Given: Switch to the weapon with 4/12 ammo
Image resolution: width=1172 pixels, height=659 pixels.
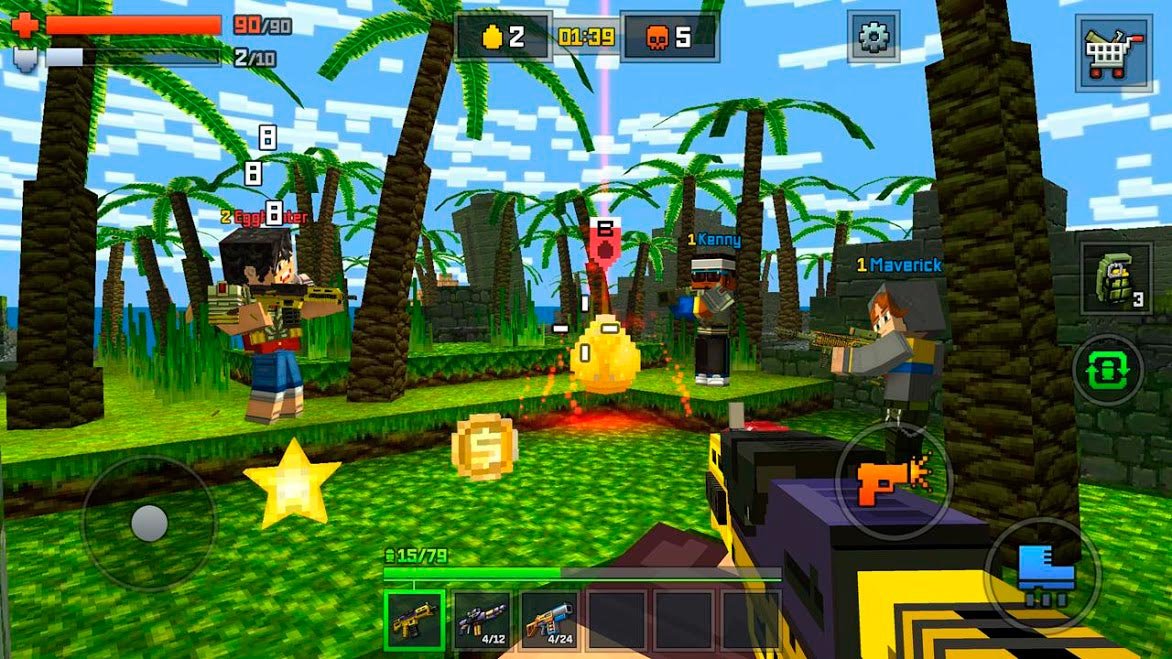Looking at the screenshot, I should tap(481, 620).
